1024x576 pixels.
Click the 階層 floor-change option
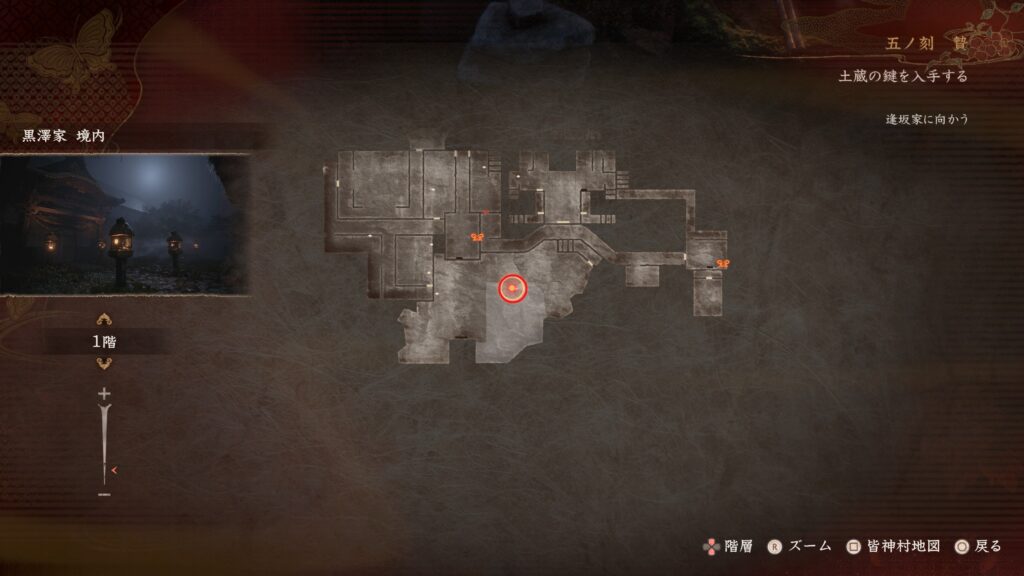tap(727, 546)
